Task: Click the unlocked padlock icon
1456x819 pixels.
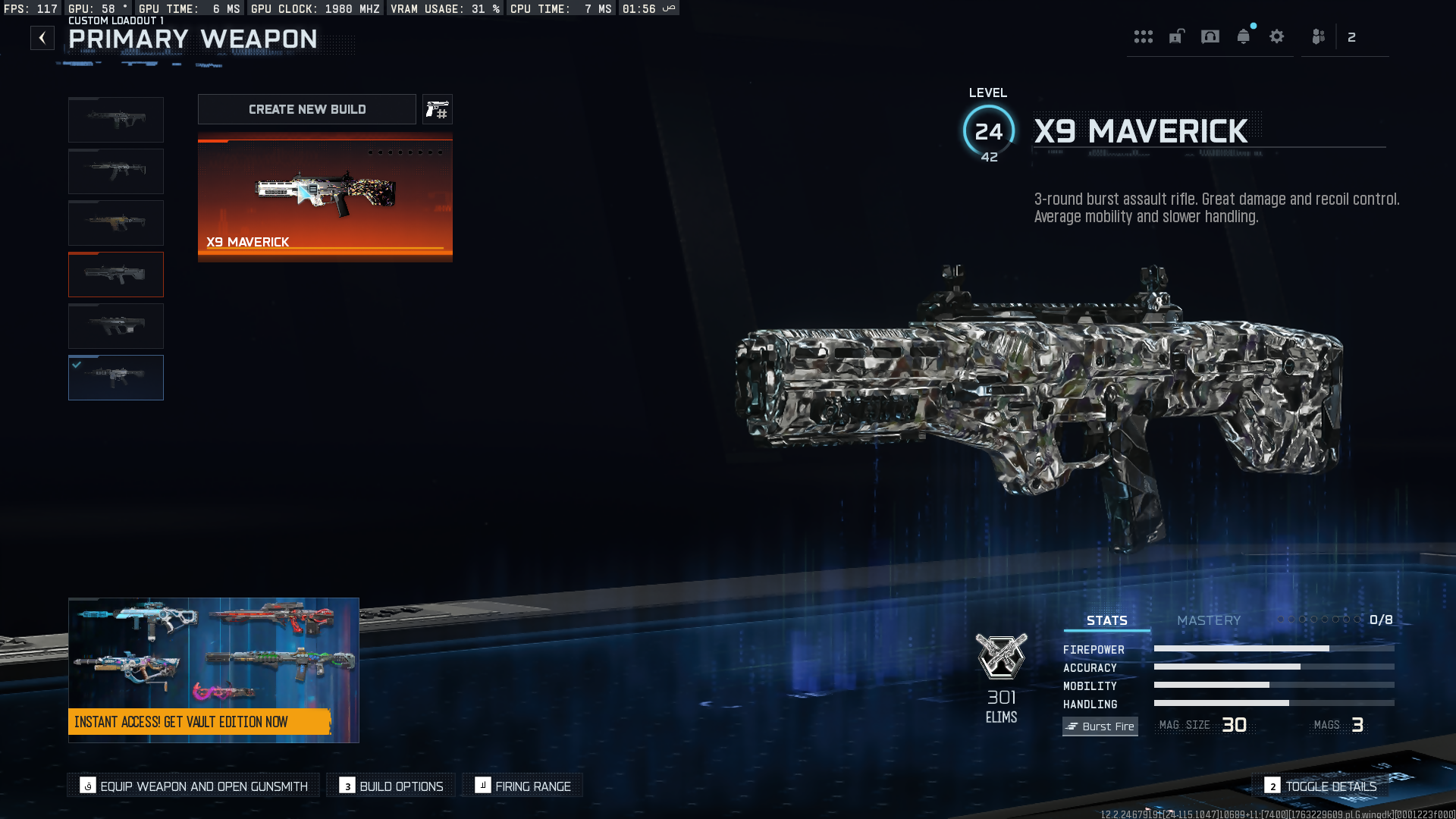Action: click(x=1177, y=36)
